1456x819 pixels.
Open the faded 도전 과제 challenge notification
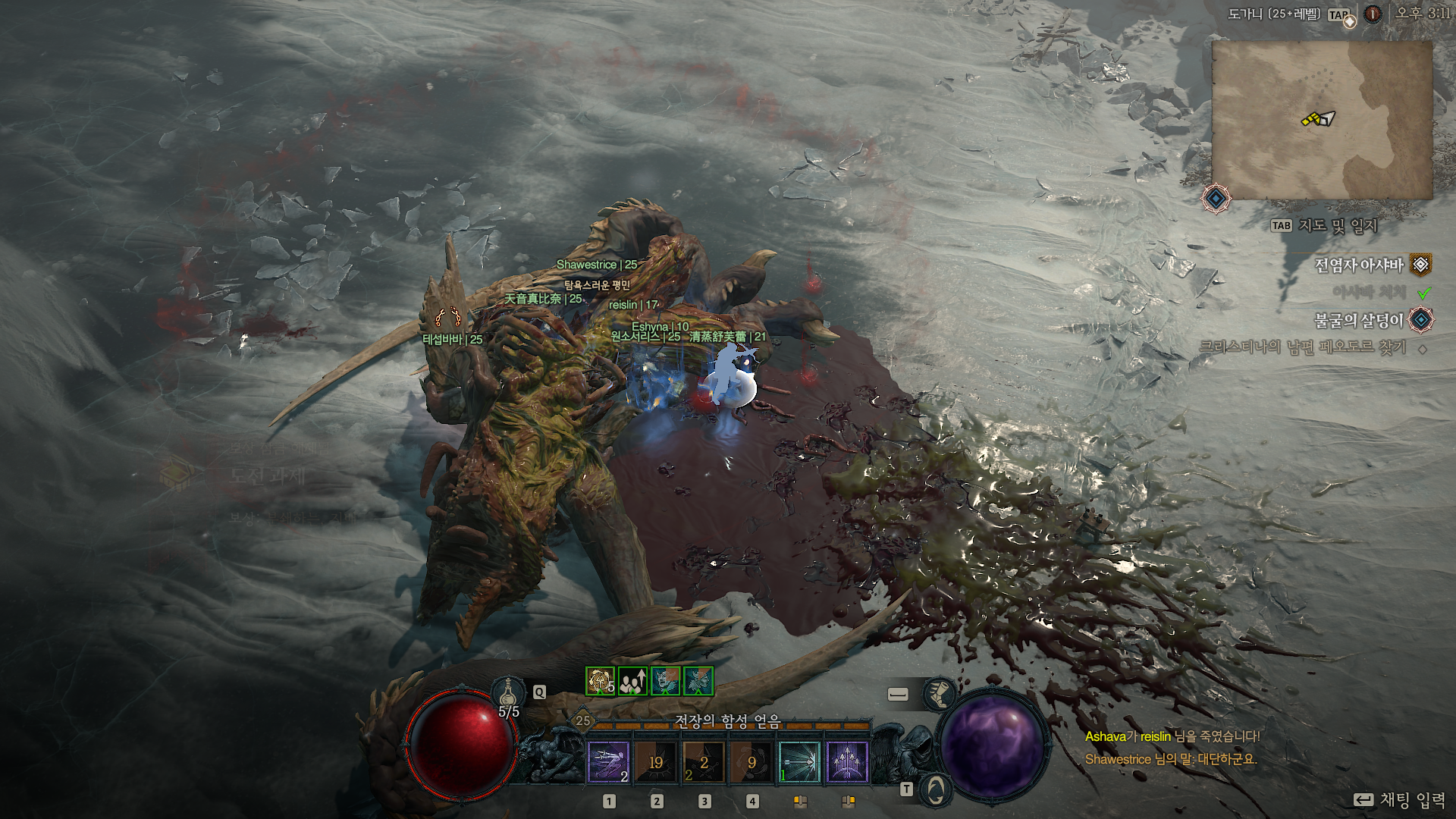pyautogui.click(x=267, y=476)
